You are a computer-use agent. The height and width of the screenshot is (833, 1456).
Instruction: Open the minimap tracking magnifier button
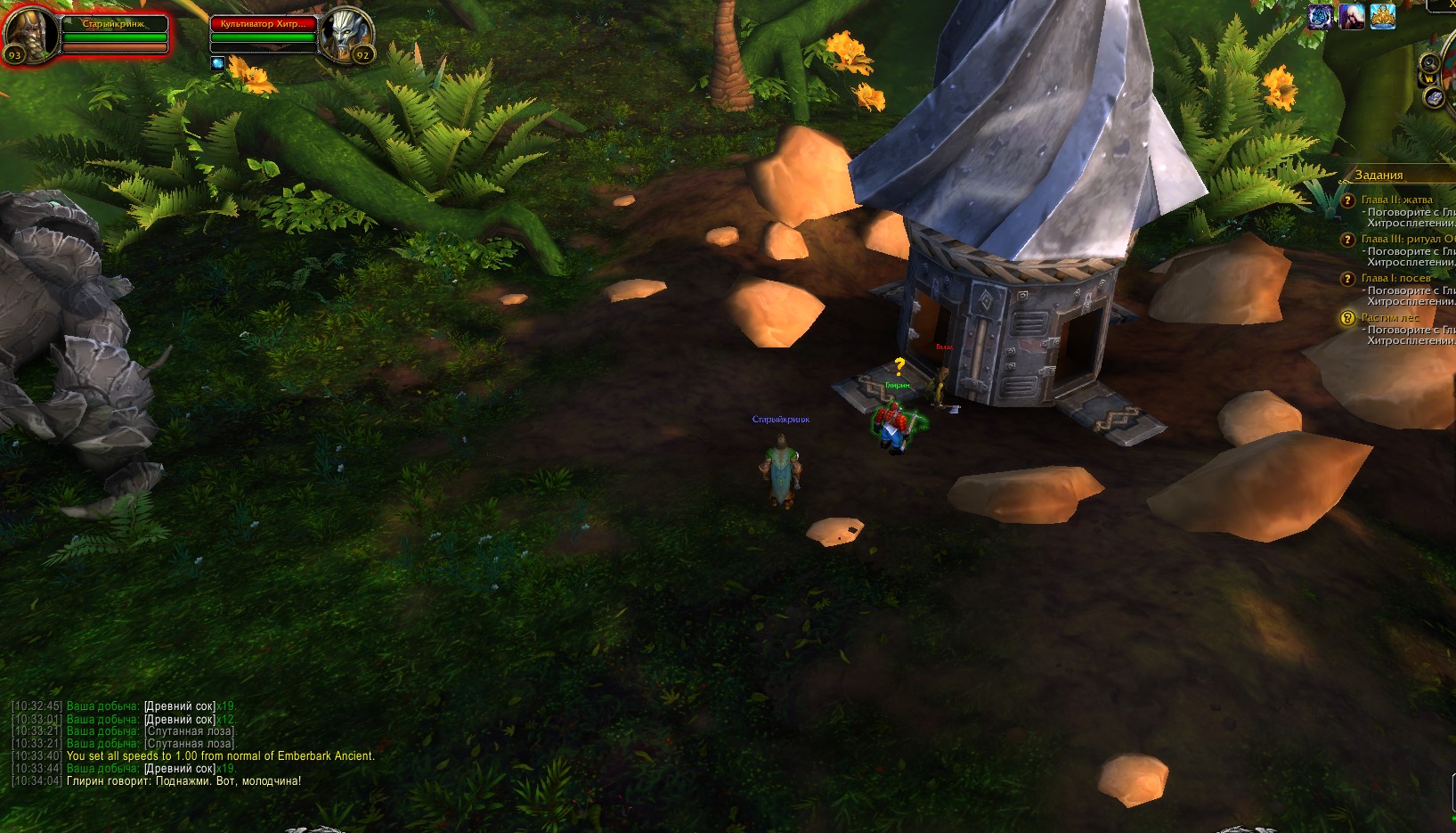tap(1429, 64)
